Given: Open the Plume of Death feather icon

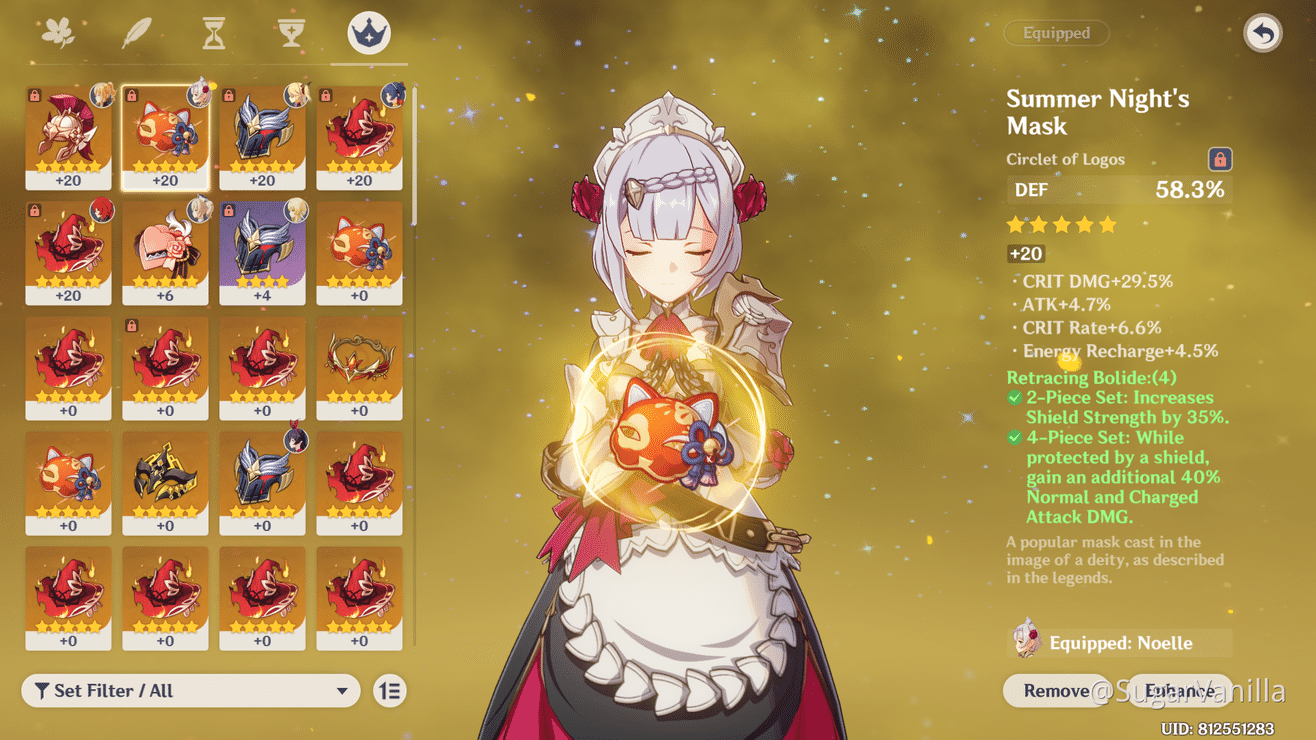Looking at the screenshot, I should (137, 31).
